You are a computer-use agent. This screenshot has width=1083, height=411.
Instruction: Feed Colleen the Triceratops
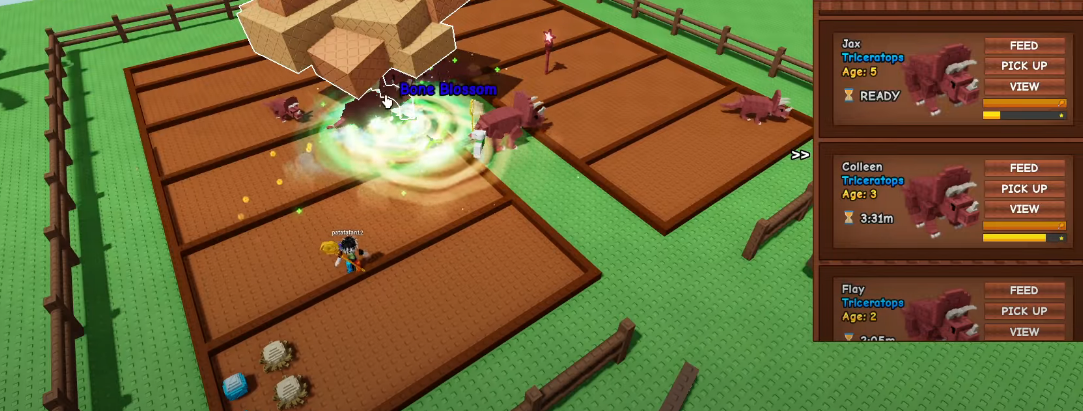[x=1024, y=168]
